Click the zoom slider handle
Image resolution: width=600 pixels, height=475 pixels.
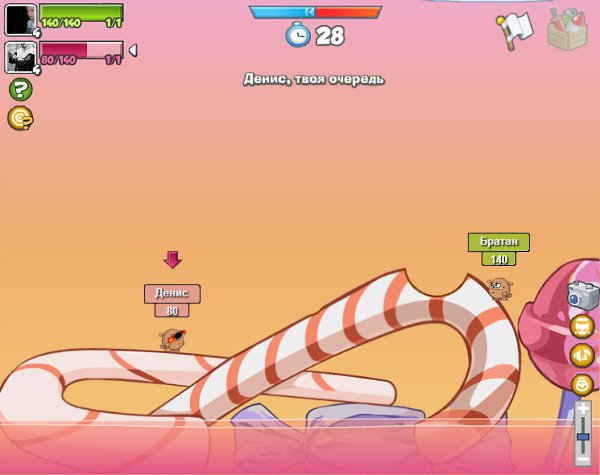(x=583, y=436)
